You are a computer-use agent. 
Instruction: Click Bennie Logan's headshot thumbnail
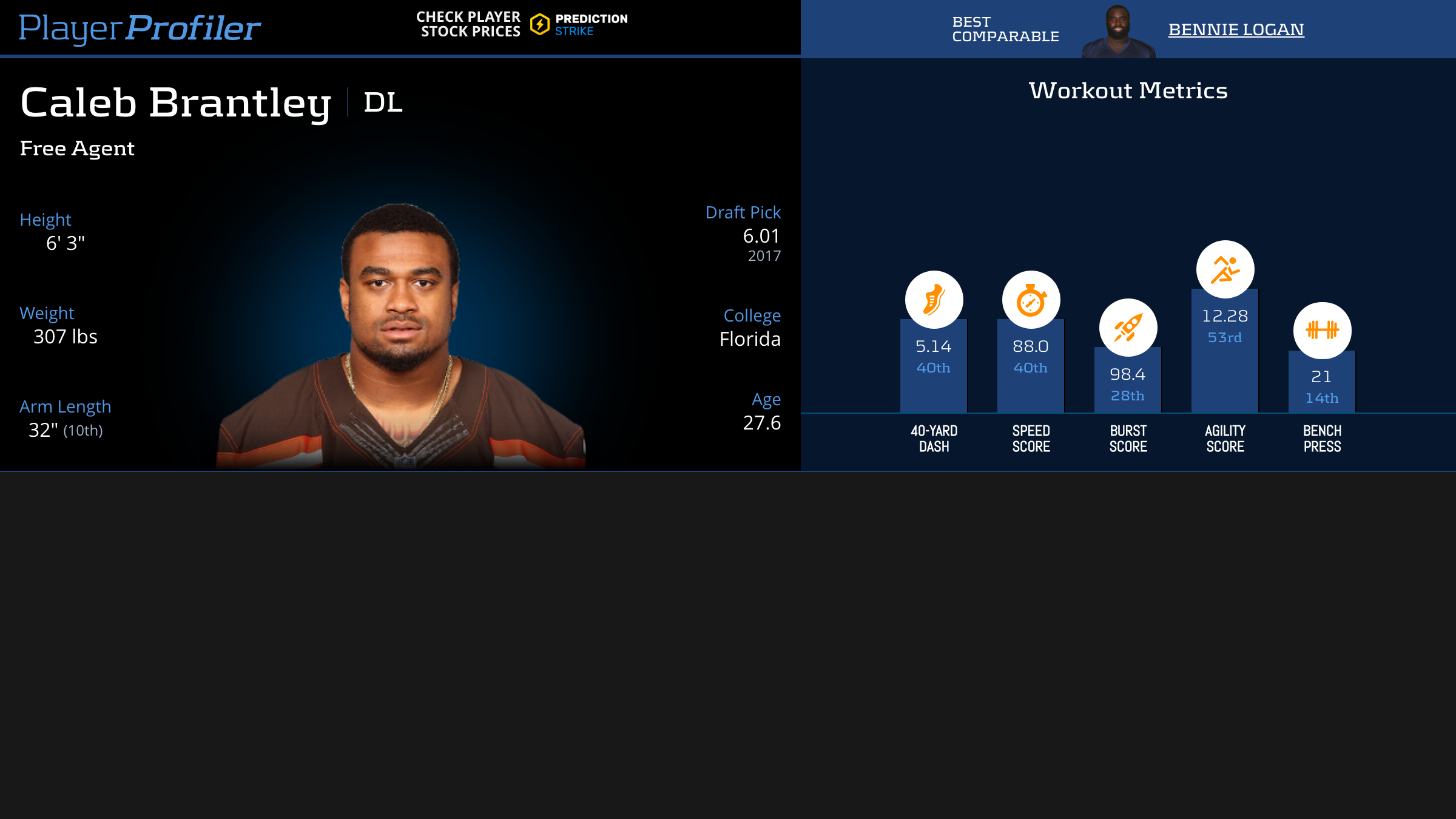[x=1117, y=32]
